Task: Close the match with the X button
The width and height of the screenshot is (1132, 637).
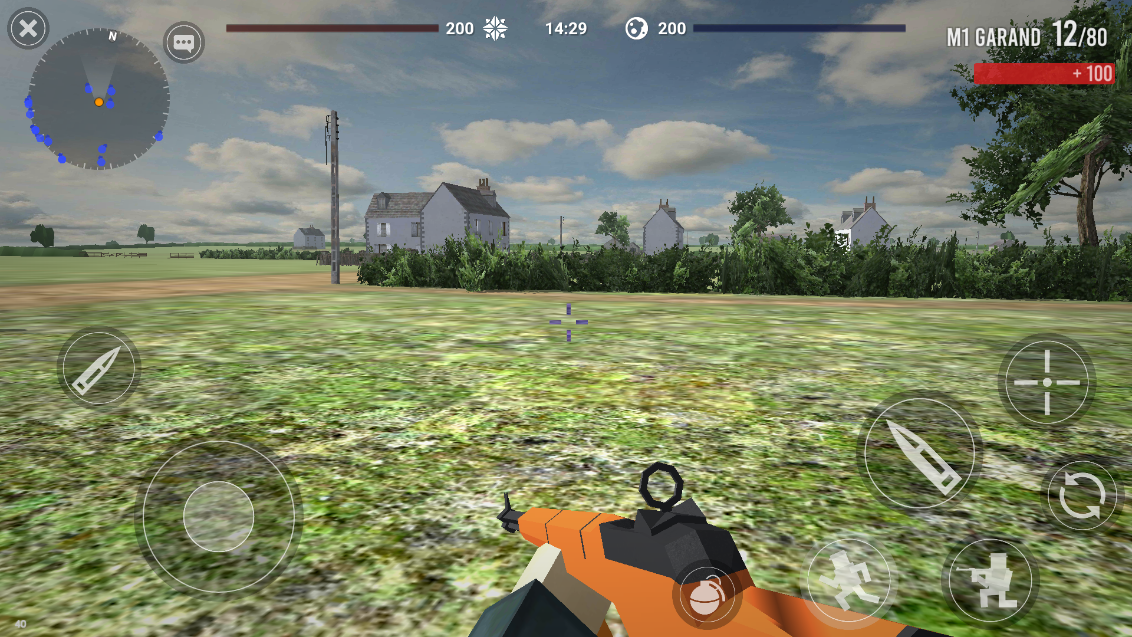Action: [x=29, y=29]
